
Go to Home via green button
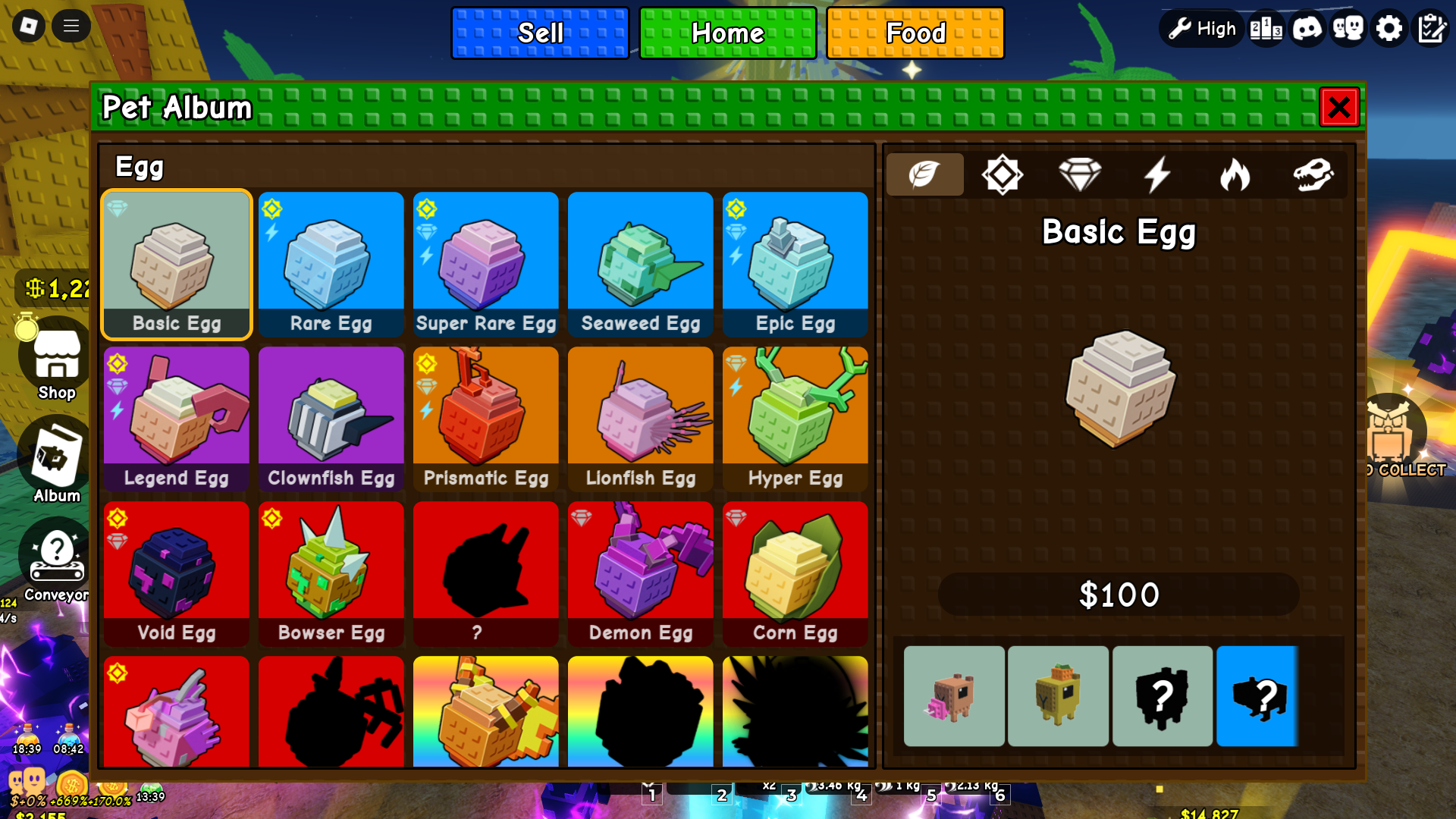click(x=727, y=33)
